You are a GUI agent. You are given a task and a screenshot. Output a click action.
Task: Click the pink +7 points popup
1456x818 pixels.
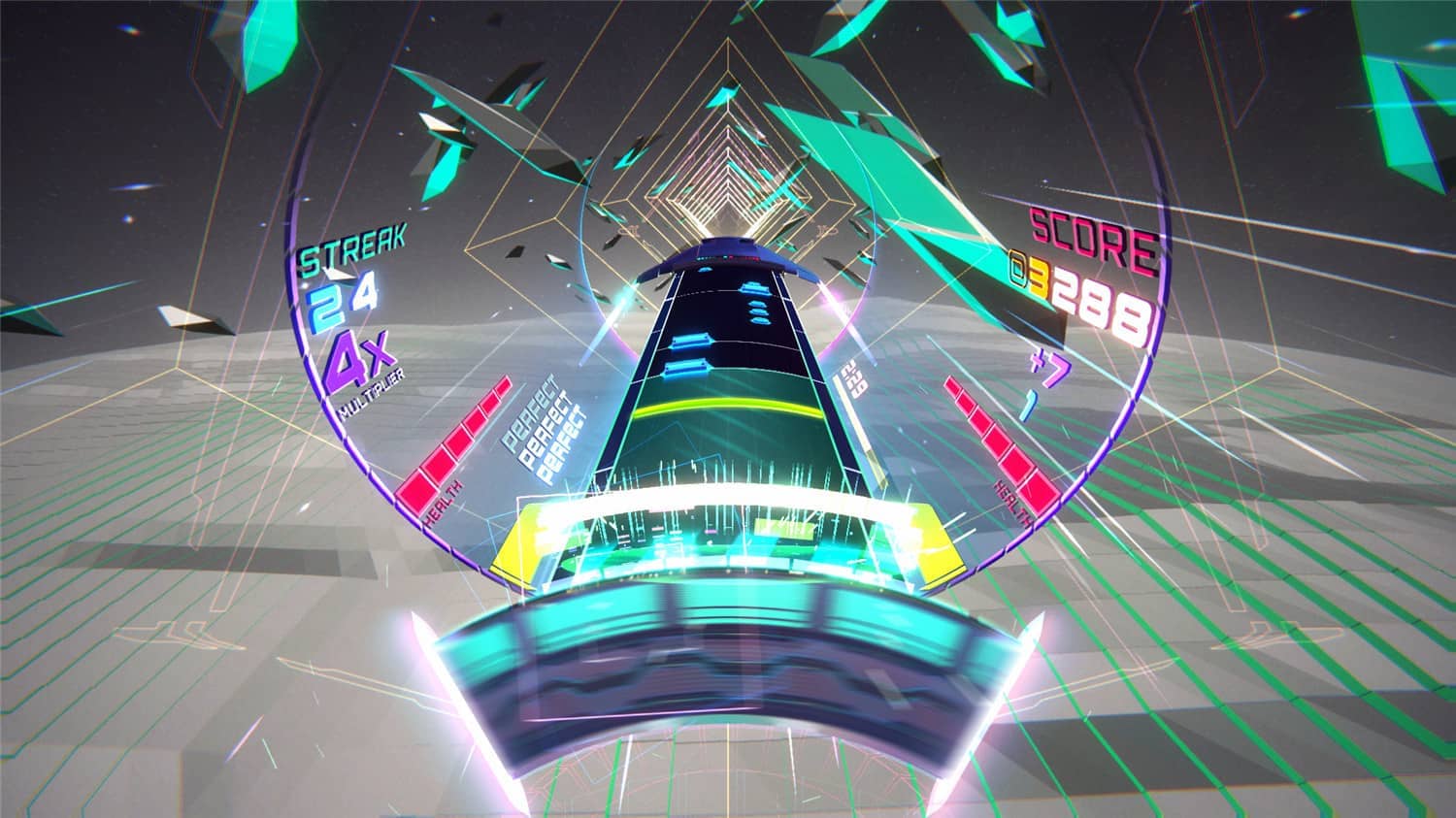pos(1050,367)
